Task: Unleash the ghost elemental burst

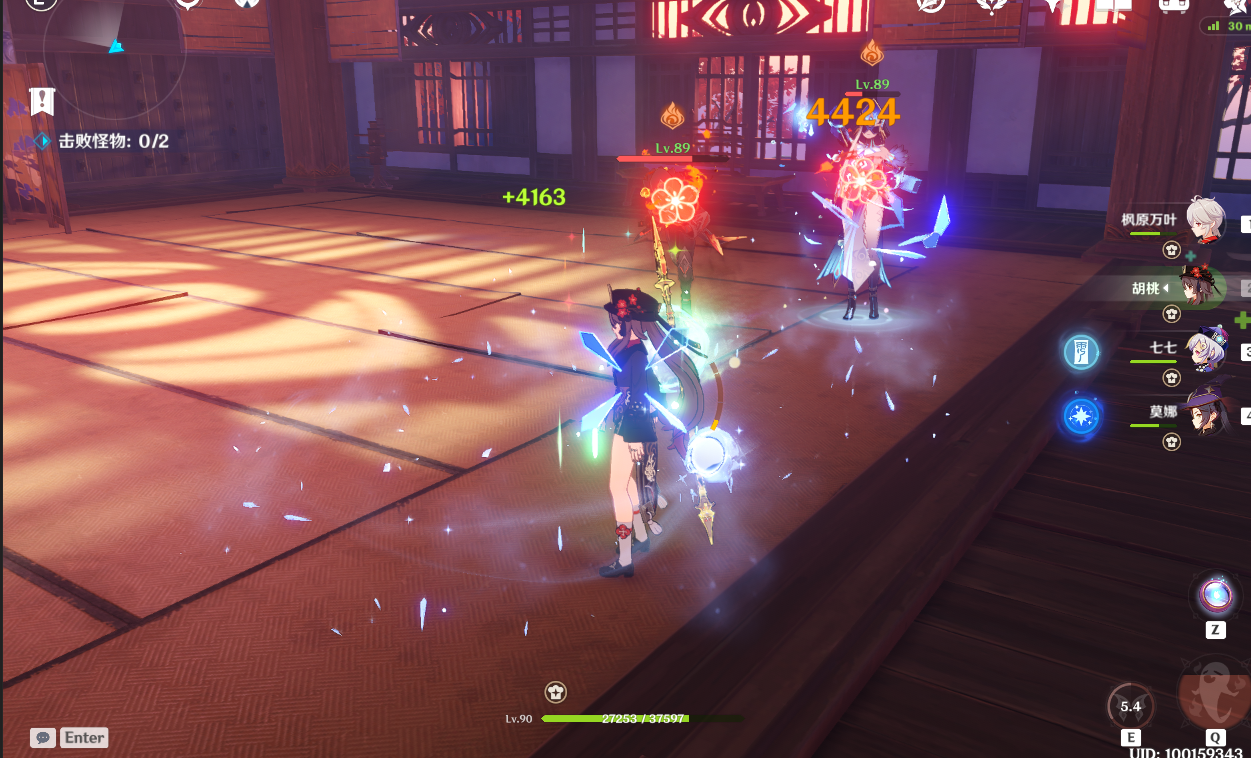Action: (x=1213, y=694)
